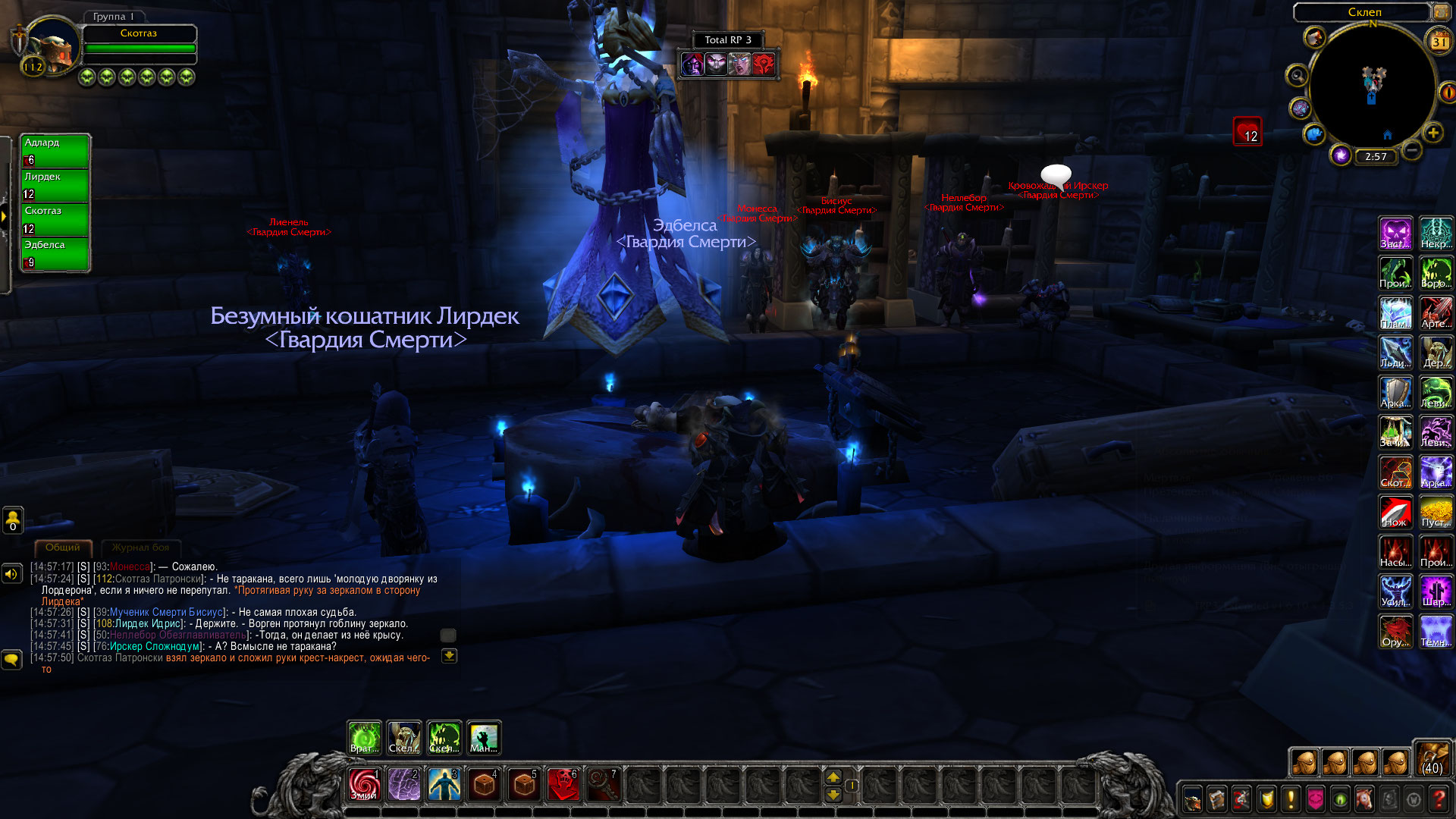The height and width of the screenshot is (819, 1456).
Task: Go to next action bar page
Action: (x=833, y=777)
